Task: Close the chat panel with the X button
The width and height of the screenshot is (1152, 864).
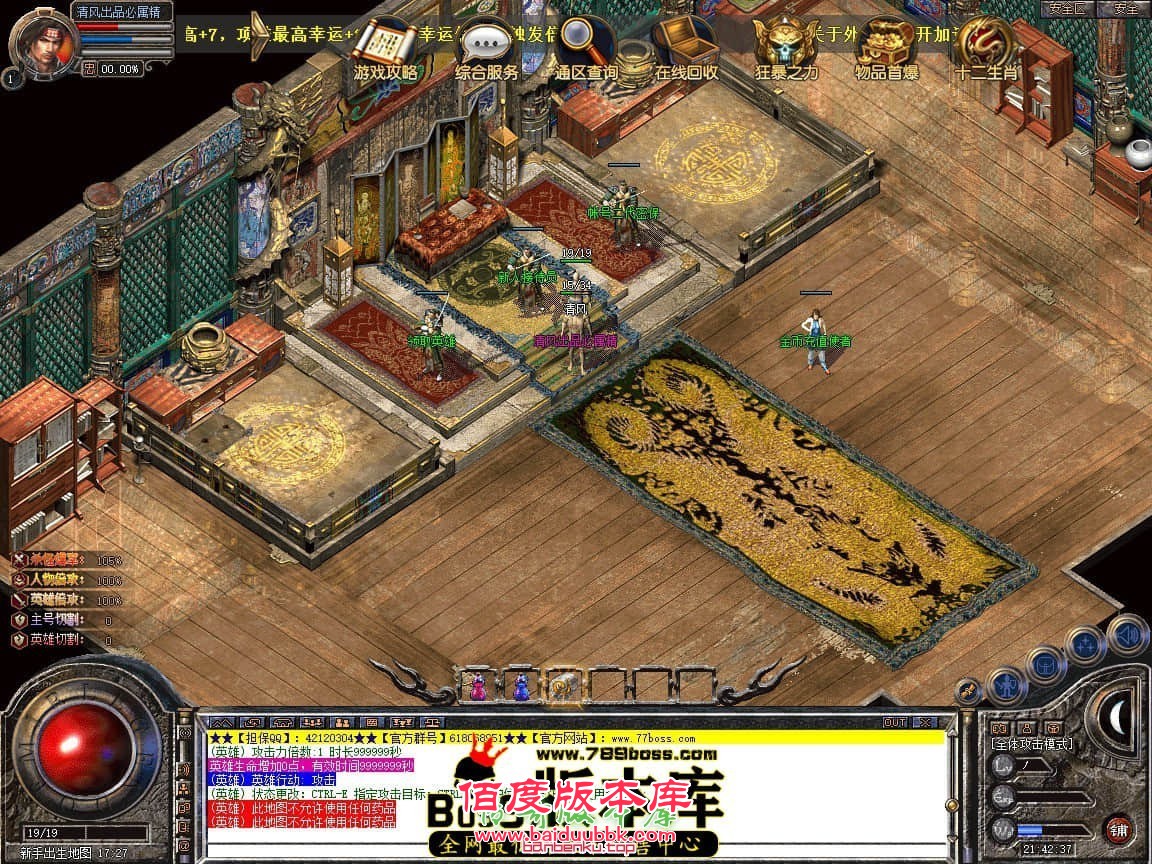Action: 925,722
